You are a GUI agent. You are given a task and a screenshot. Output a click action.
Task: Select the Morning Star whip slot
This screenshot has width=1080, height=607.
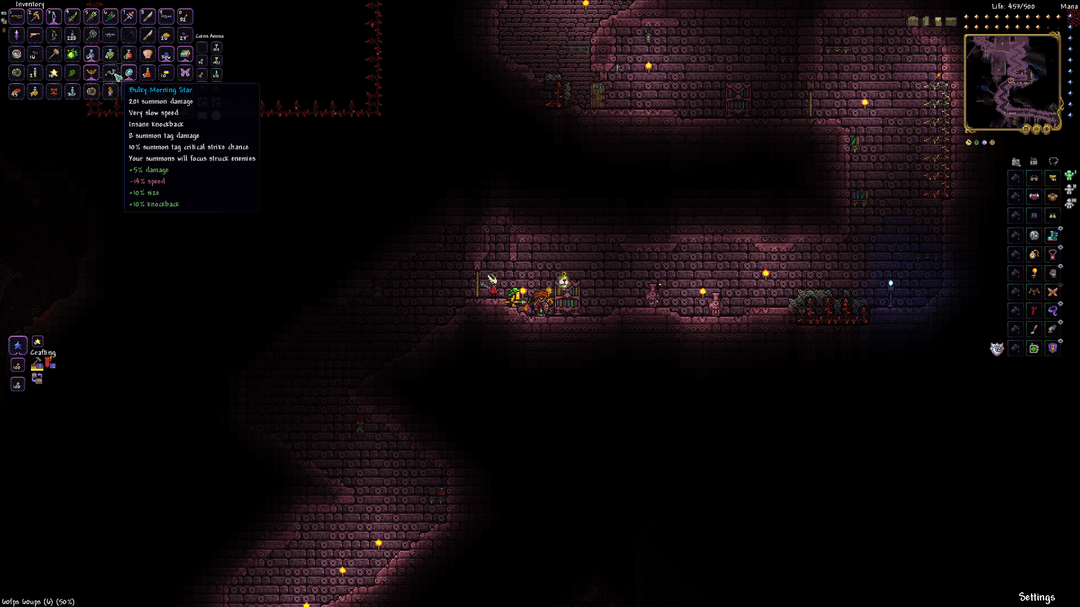tap(110, 73)
